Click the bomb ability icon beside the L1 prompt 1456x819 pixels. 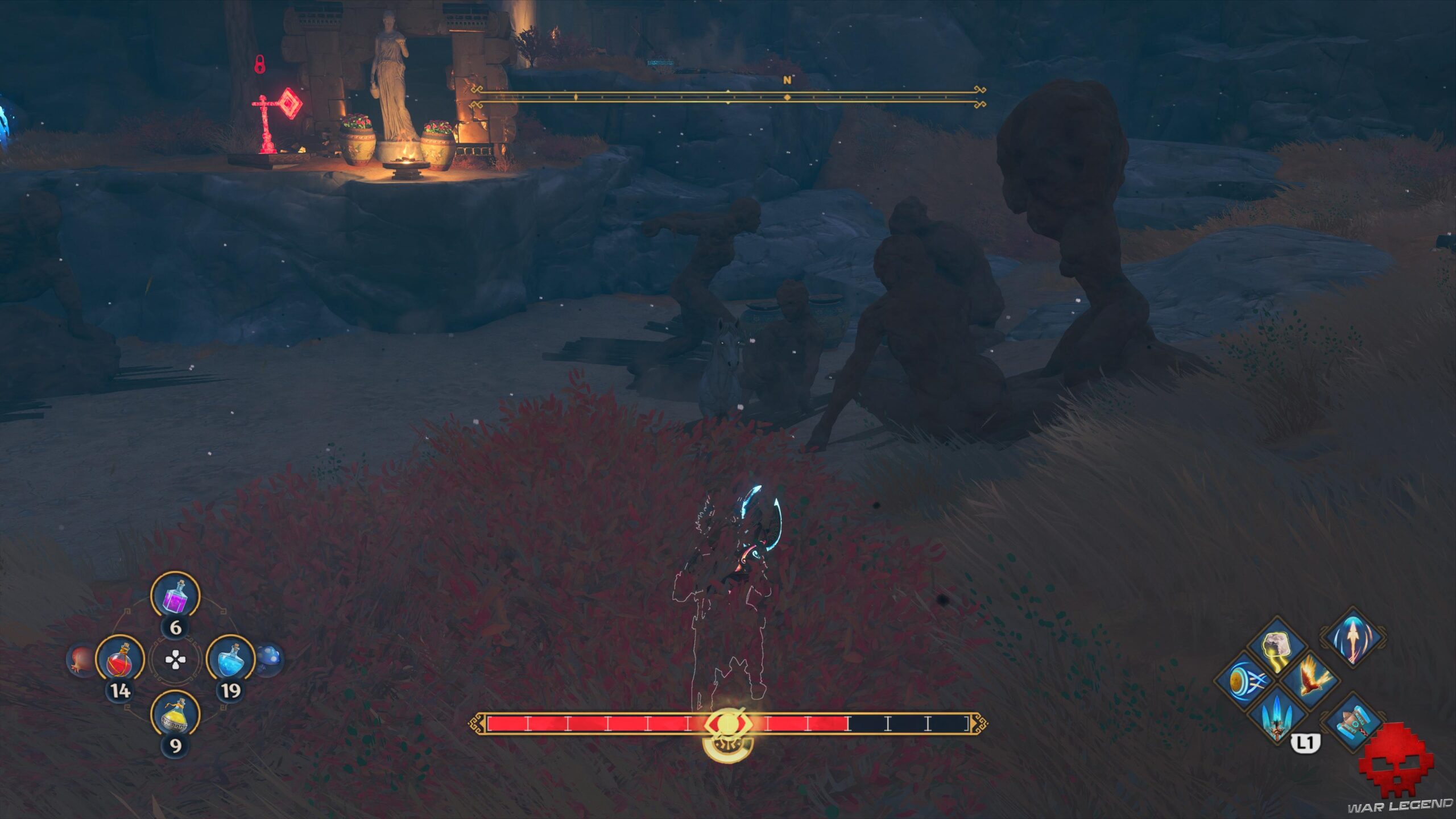[x=1352, y=722]
